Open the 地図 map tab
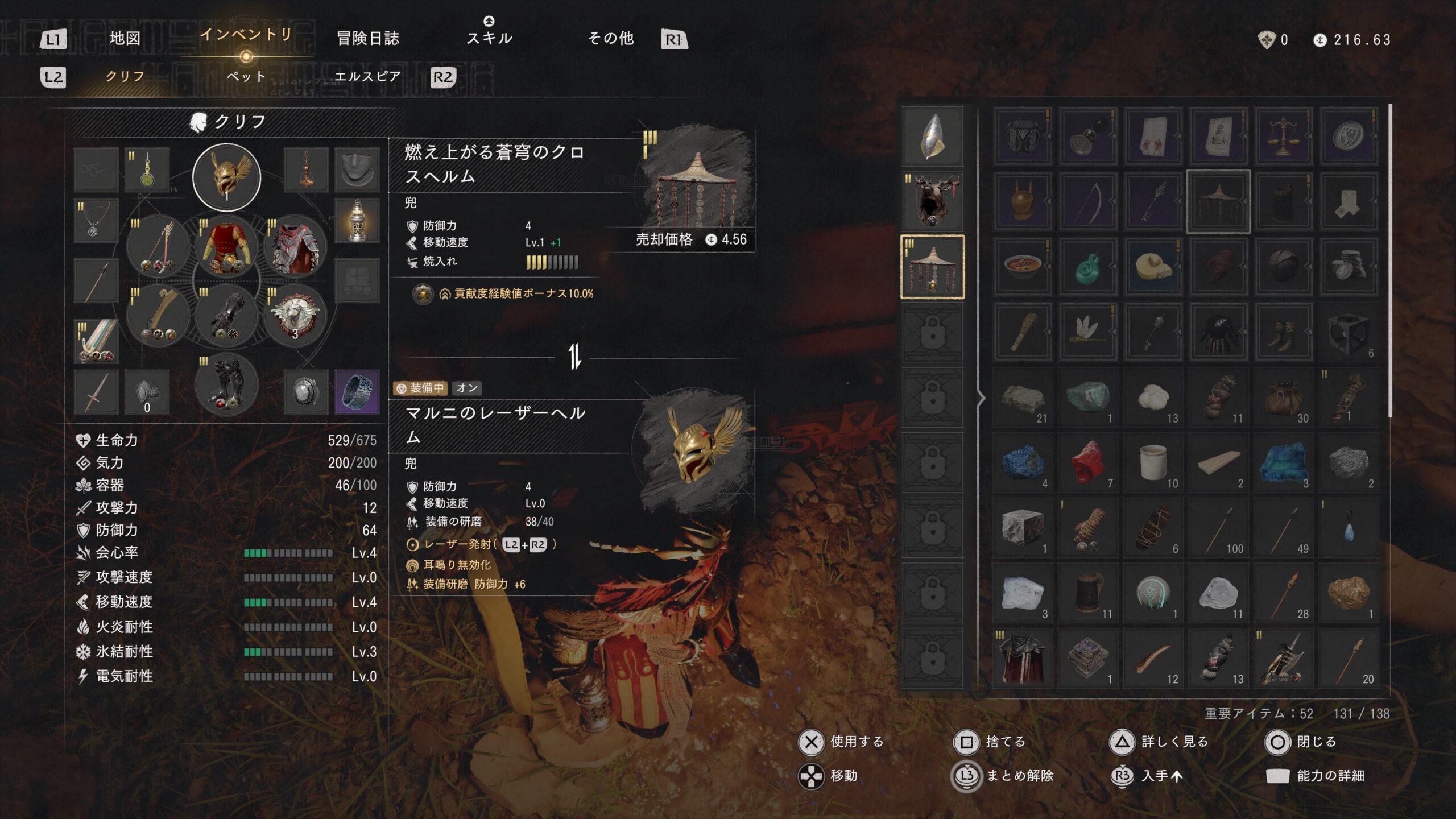 tap(125, 38)
